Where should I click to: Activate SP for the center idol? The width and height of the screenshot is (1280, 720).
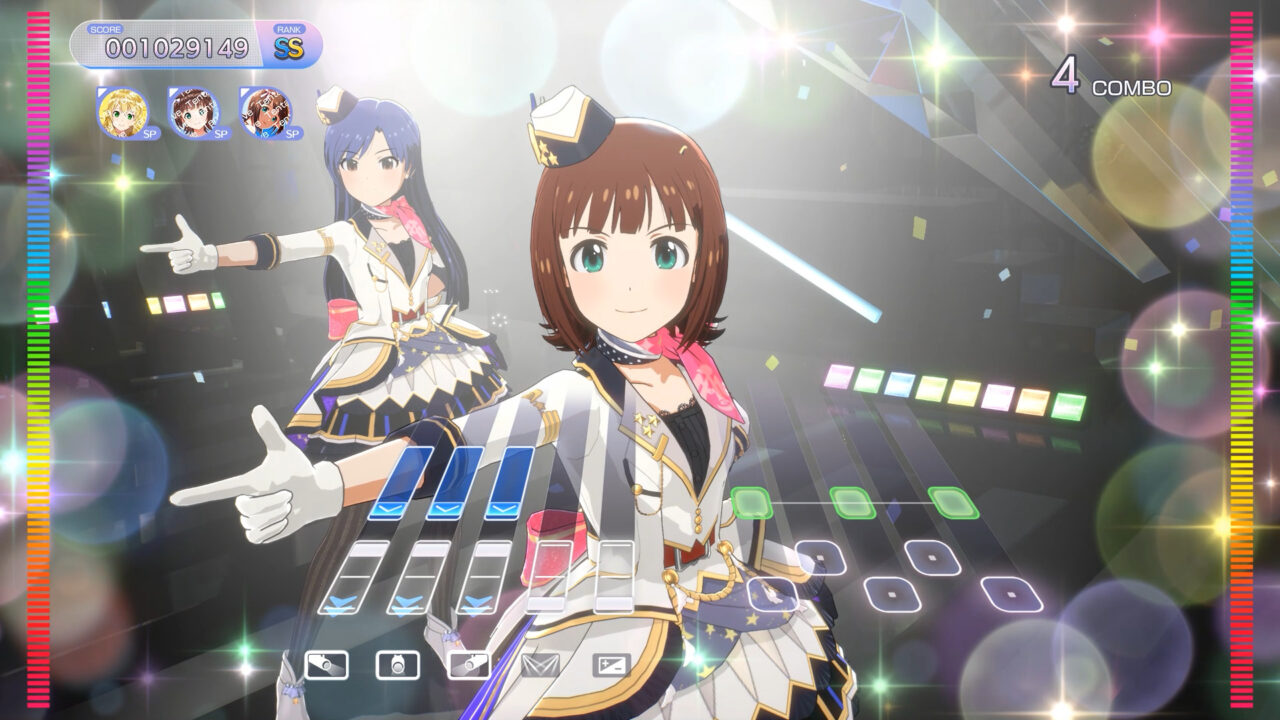(x=222, y=133)
